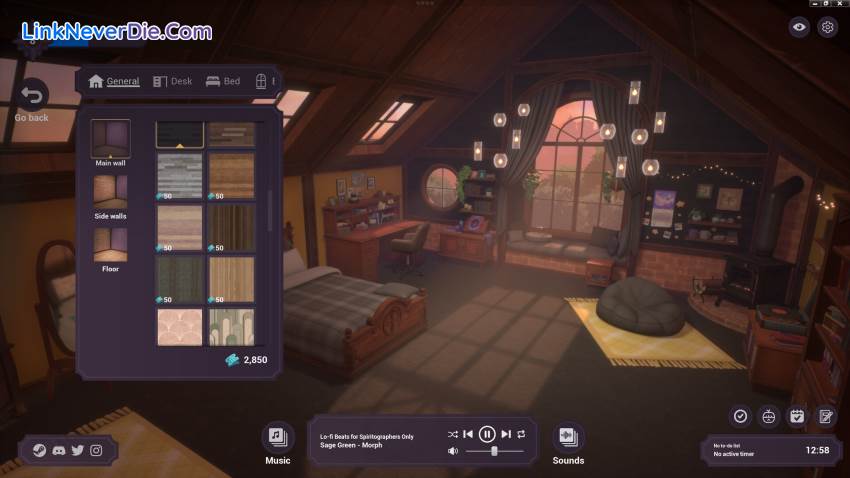The image size is (850, 478).
Task: Open the Discord link icon
Action: [58, 451]
